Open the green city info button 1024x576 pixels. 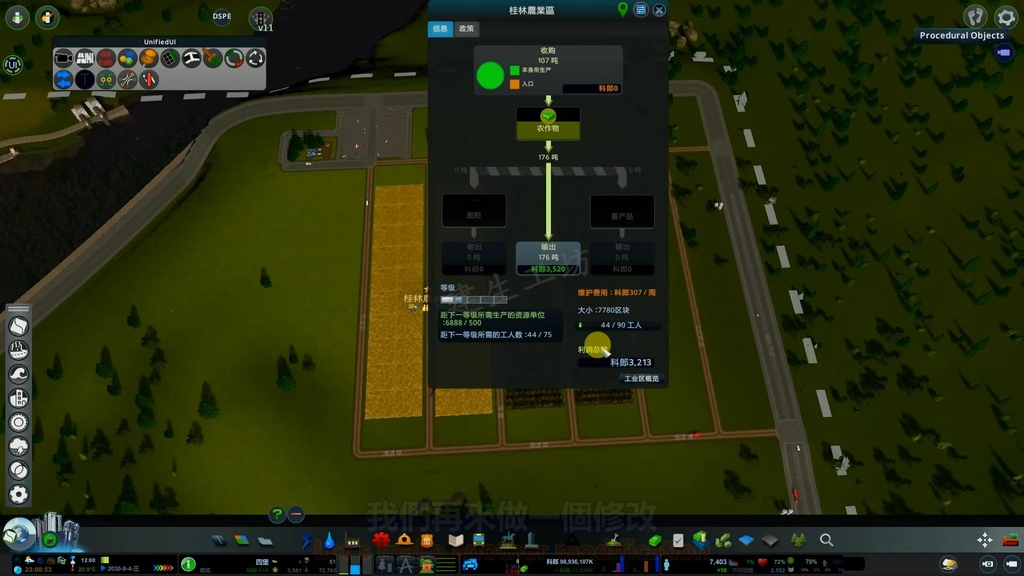pyautogui.click(x=188, y=565)
